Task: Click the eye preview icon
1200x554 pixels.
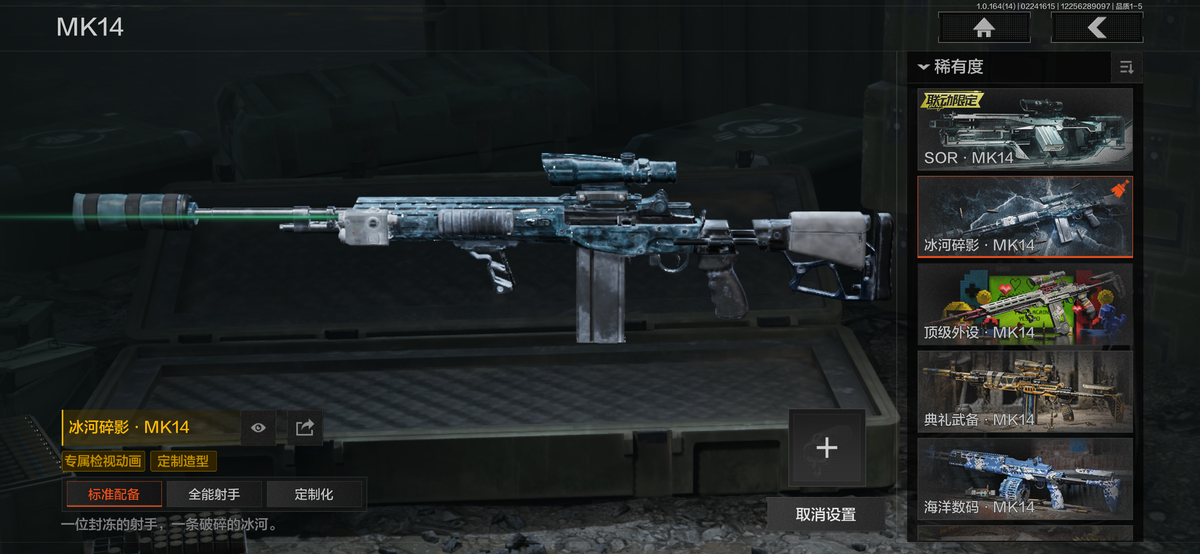Action: (x=259, y=428)
